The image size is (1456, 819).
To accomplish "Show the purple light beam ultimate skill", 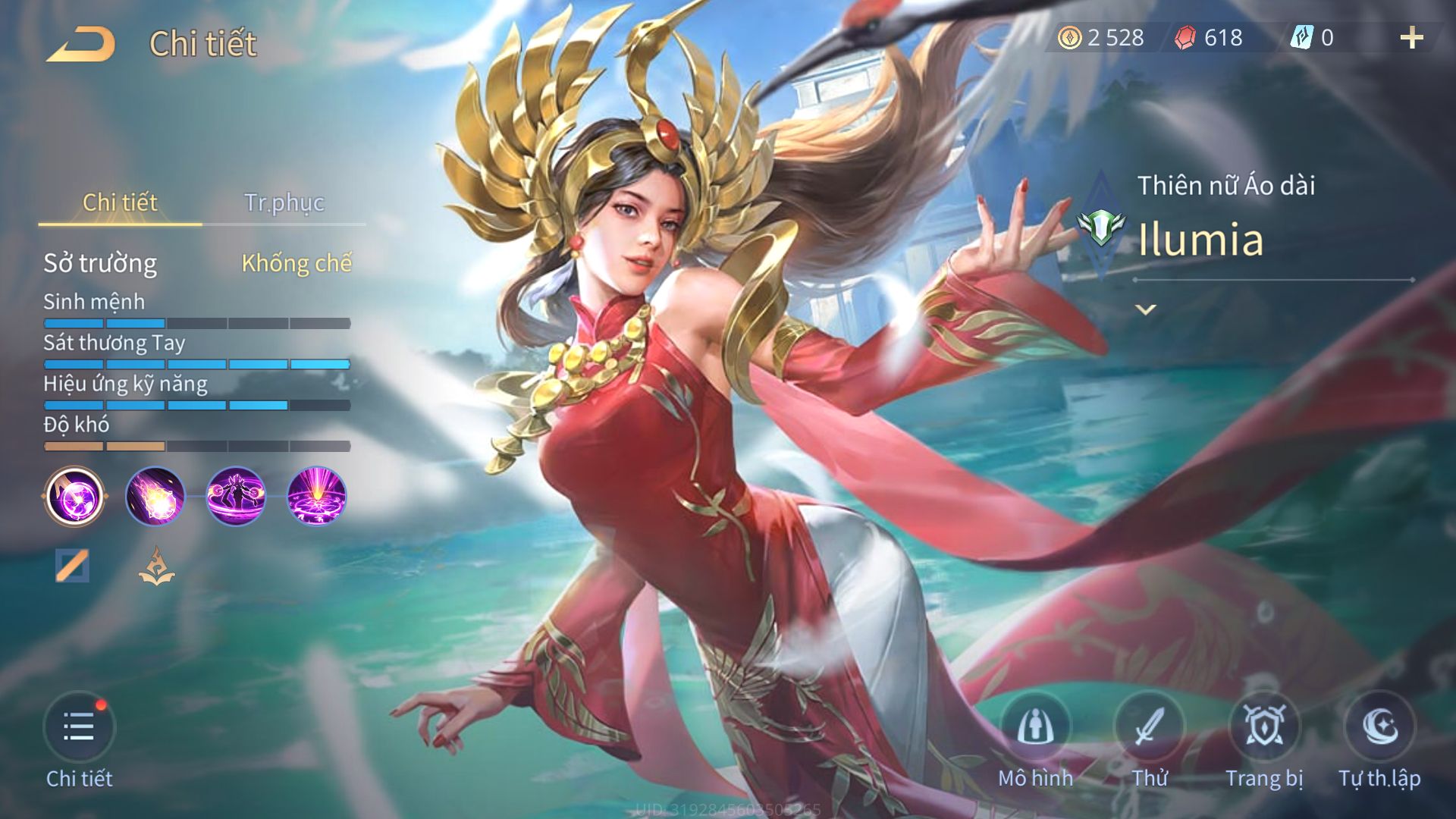I will coord(317,497).
